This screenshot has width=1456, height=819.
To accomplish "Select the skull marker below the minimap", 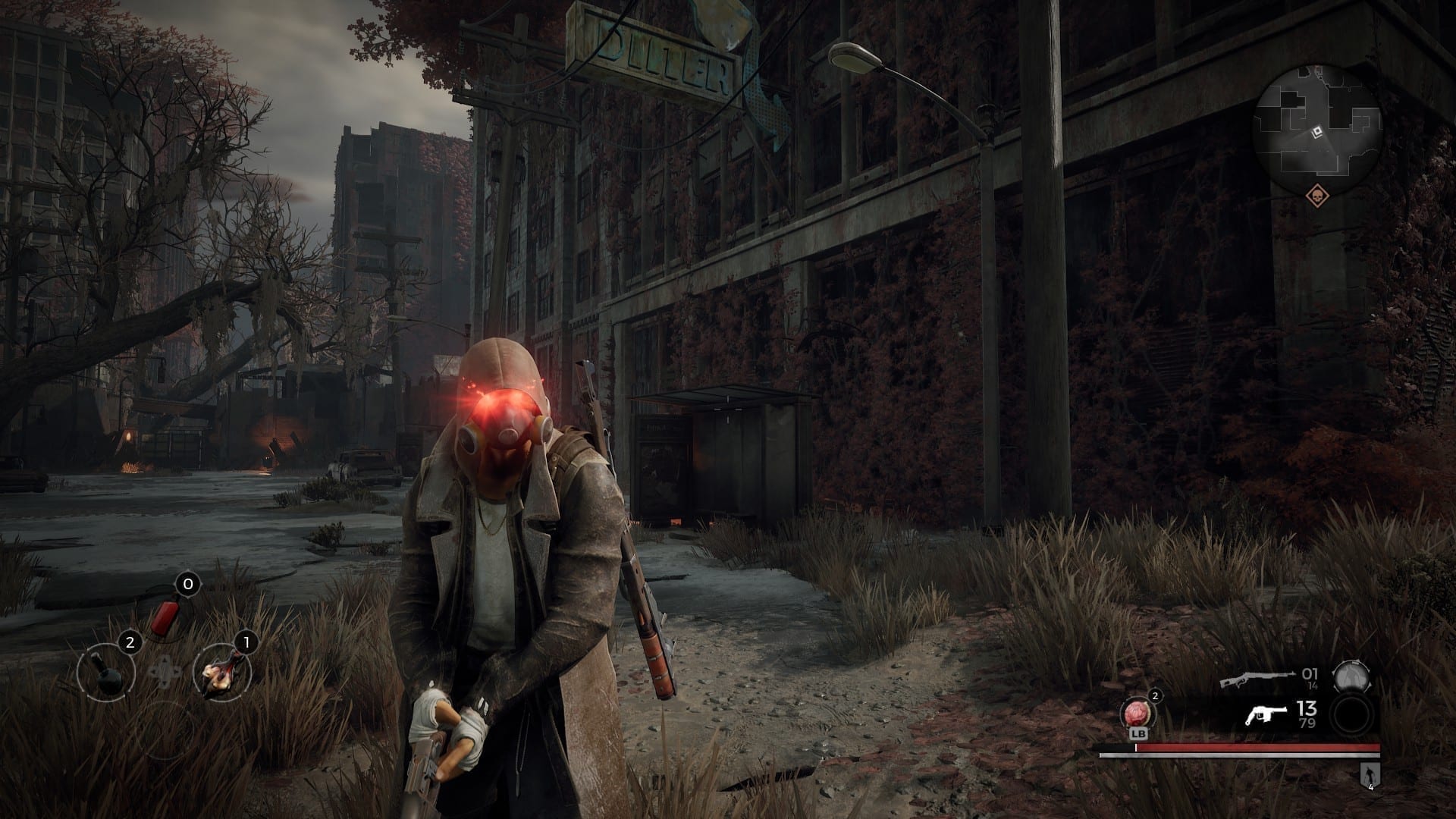I will (x=1317, y=196).
